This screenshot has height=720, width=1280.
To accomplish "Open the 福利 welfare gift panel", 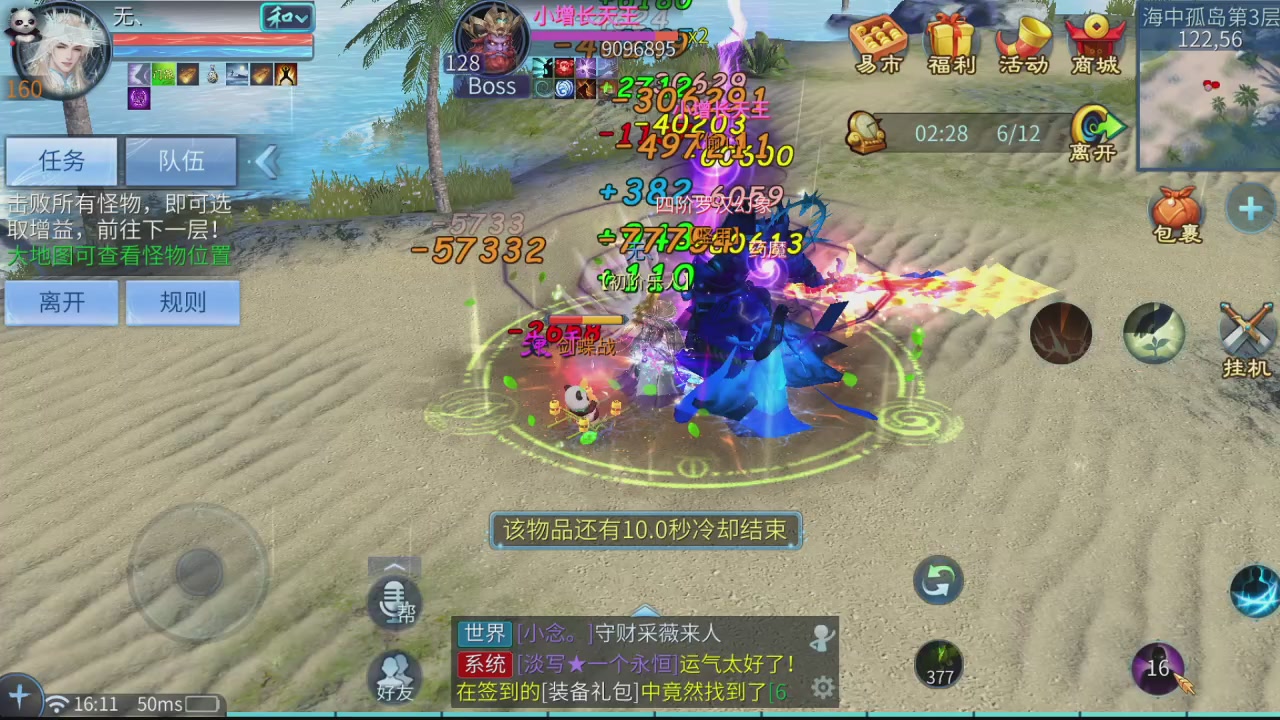I will [x=950, y=45].
